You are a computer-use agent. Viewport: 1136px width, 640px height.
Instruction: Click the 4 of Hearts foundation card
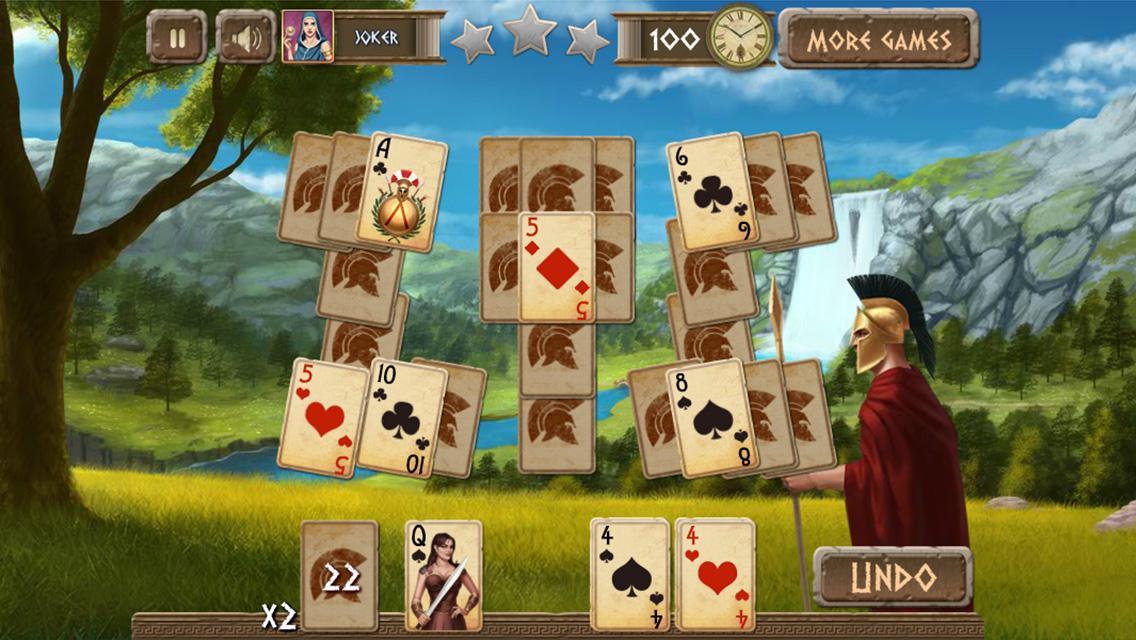click(x=716, y=575)
